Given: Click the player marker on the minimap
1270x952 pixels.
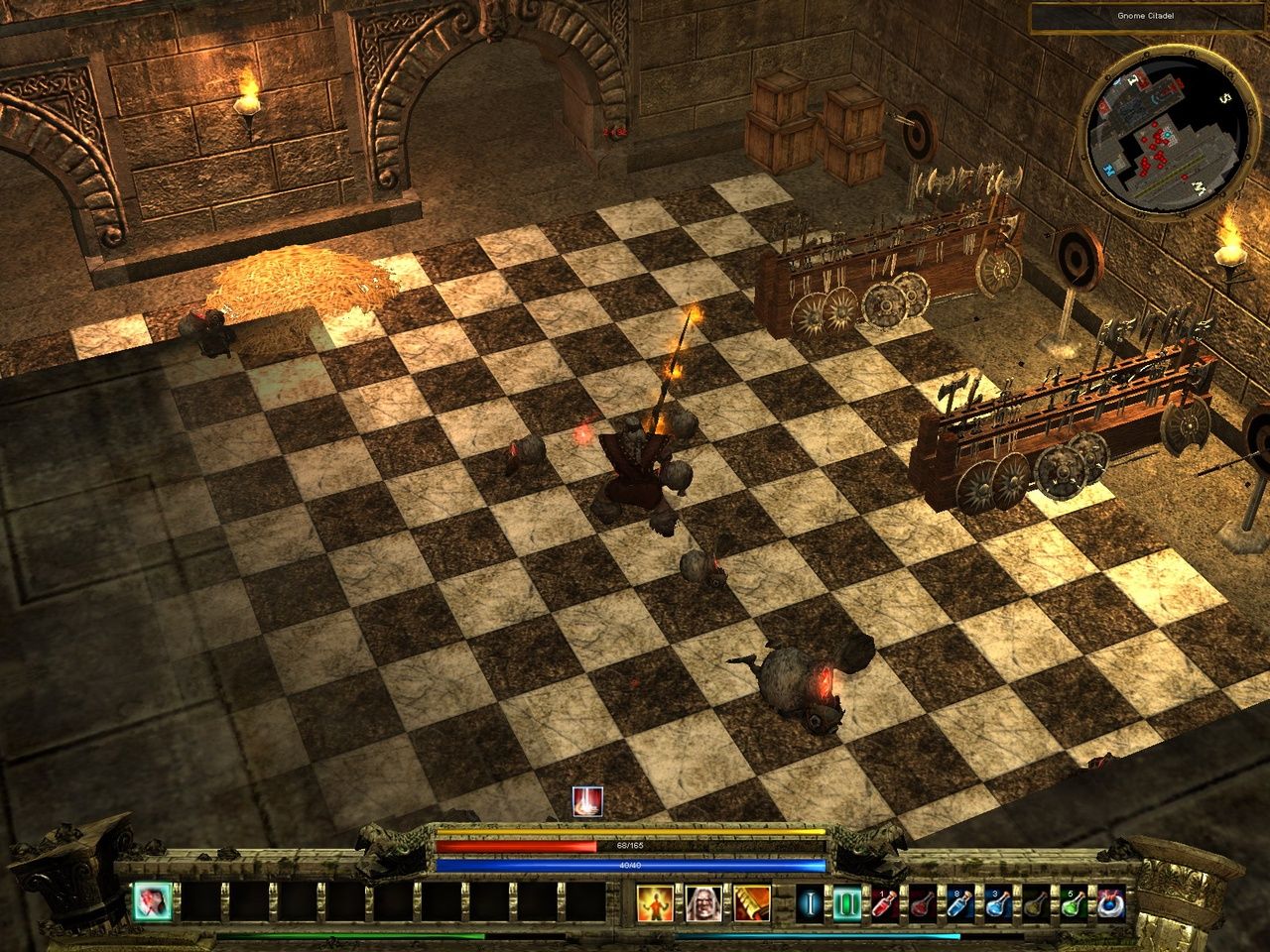Looking at the screenshot, I should (x=1168, y=135).
